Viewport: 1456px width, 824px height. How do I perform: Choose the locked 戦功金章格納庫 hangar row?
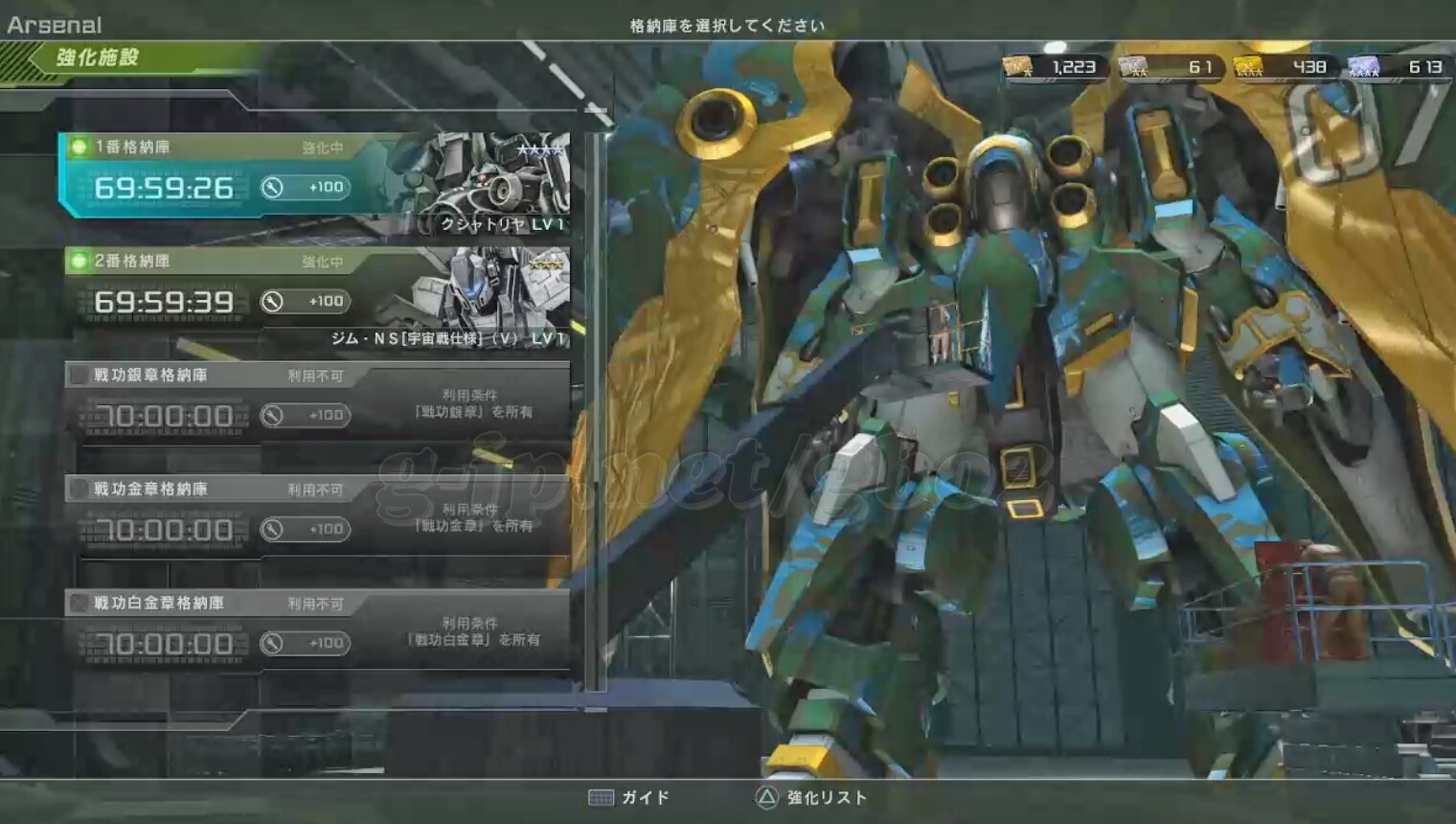point(316,517)
